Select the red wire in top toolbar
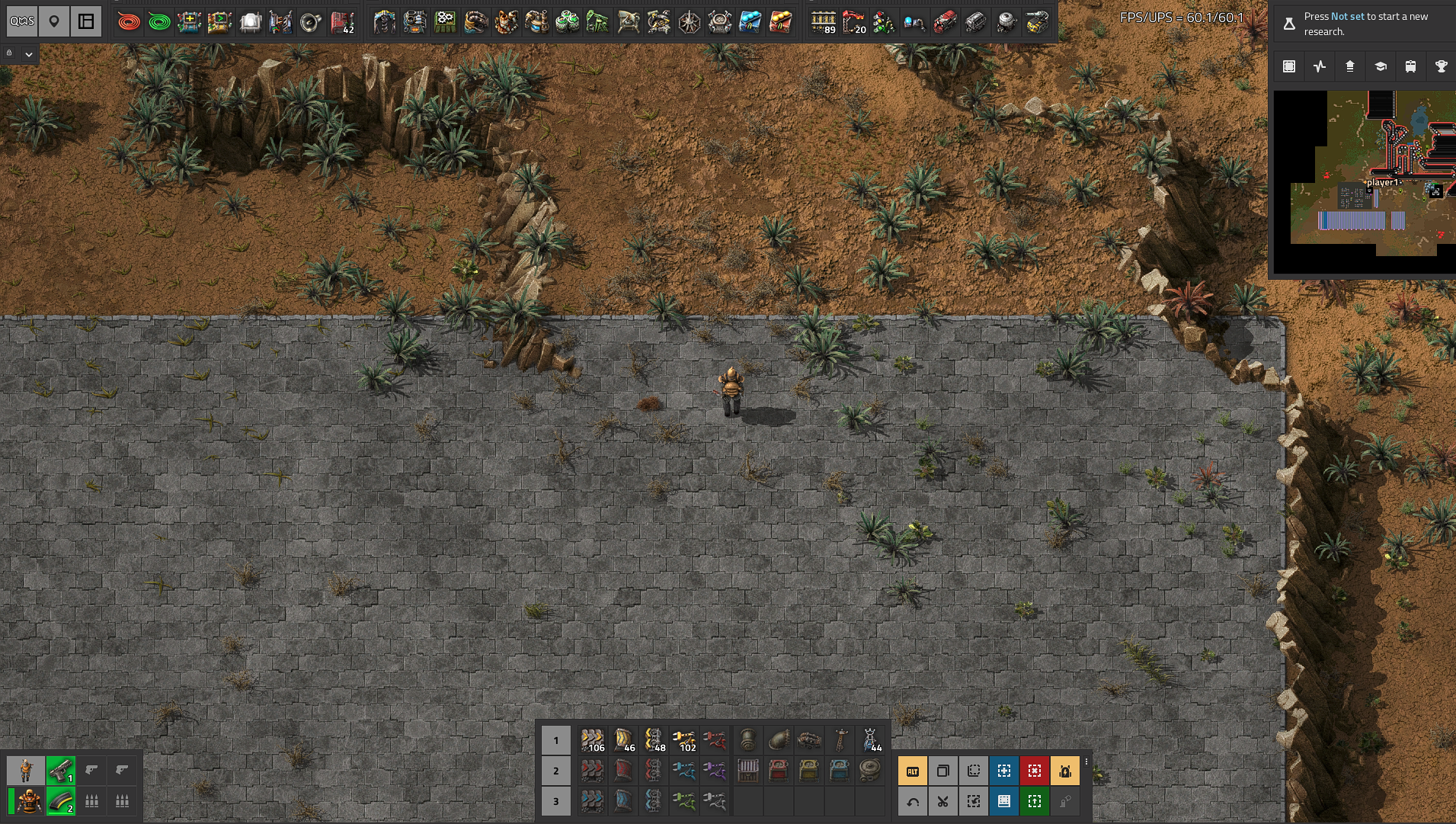Screen dimensions: 1456x824 [x=129, y=22]
